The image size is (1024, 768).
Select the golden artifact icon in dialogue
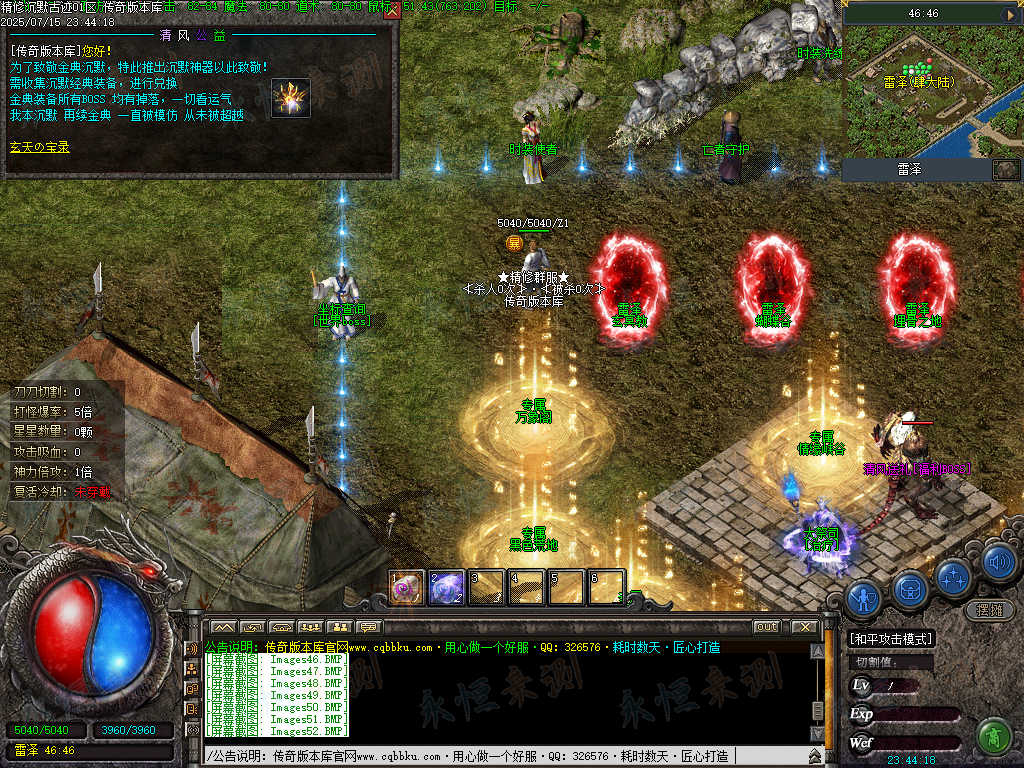pos(290,97)
